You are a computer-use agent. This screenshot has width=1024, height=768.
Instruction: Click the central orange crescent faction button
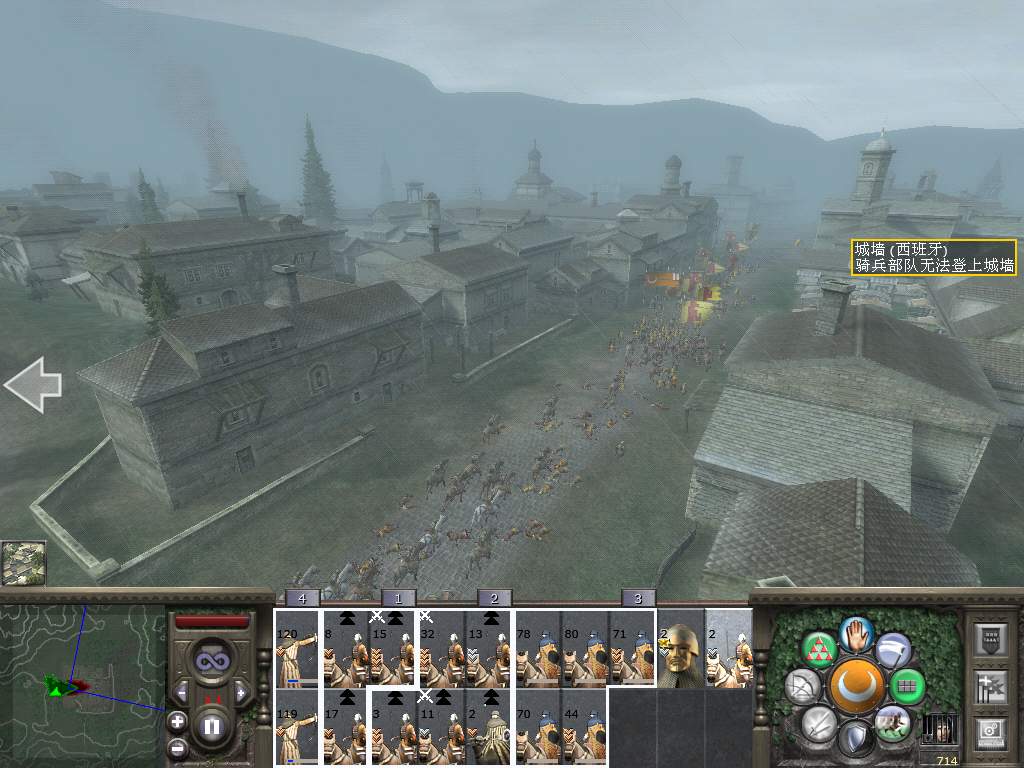(856, 687)
